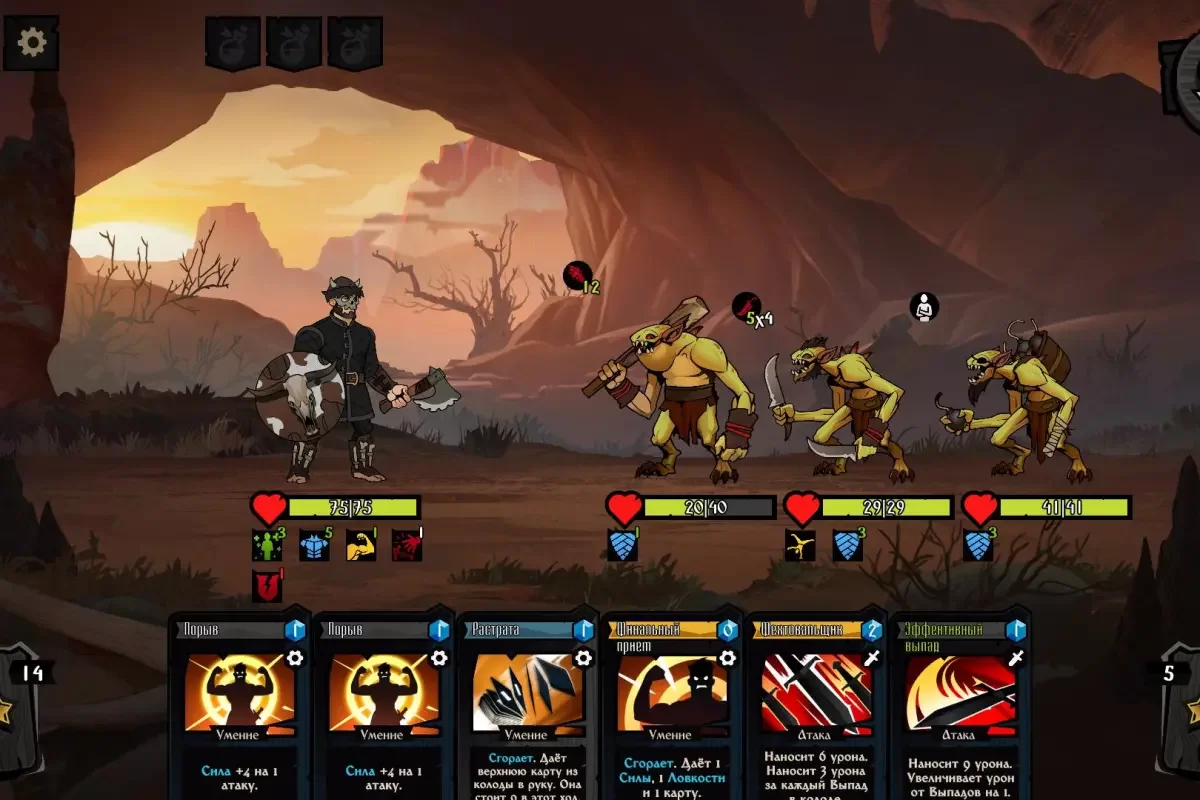Inspect the hero's green figure buff icon
Screen dimensions: 1200x800
click(x=267, y=545)
